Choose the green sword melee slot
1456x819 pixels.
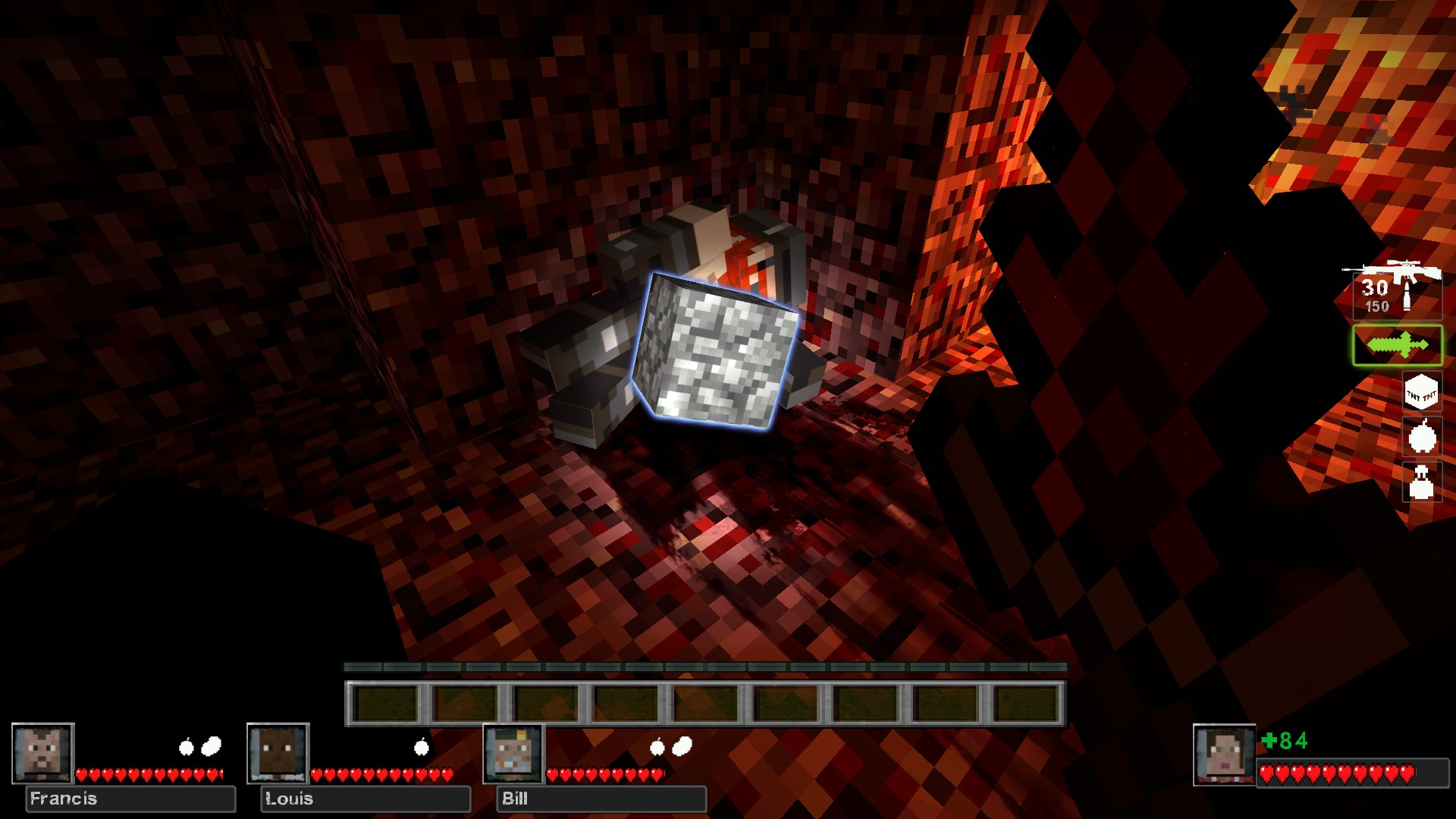tap(1397, 346)
